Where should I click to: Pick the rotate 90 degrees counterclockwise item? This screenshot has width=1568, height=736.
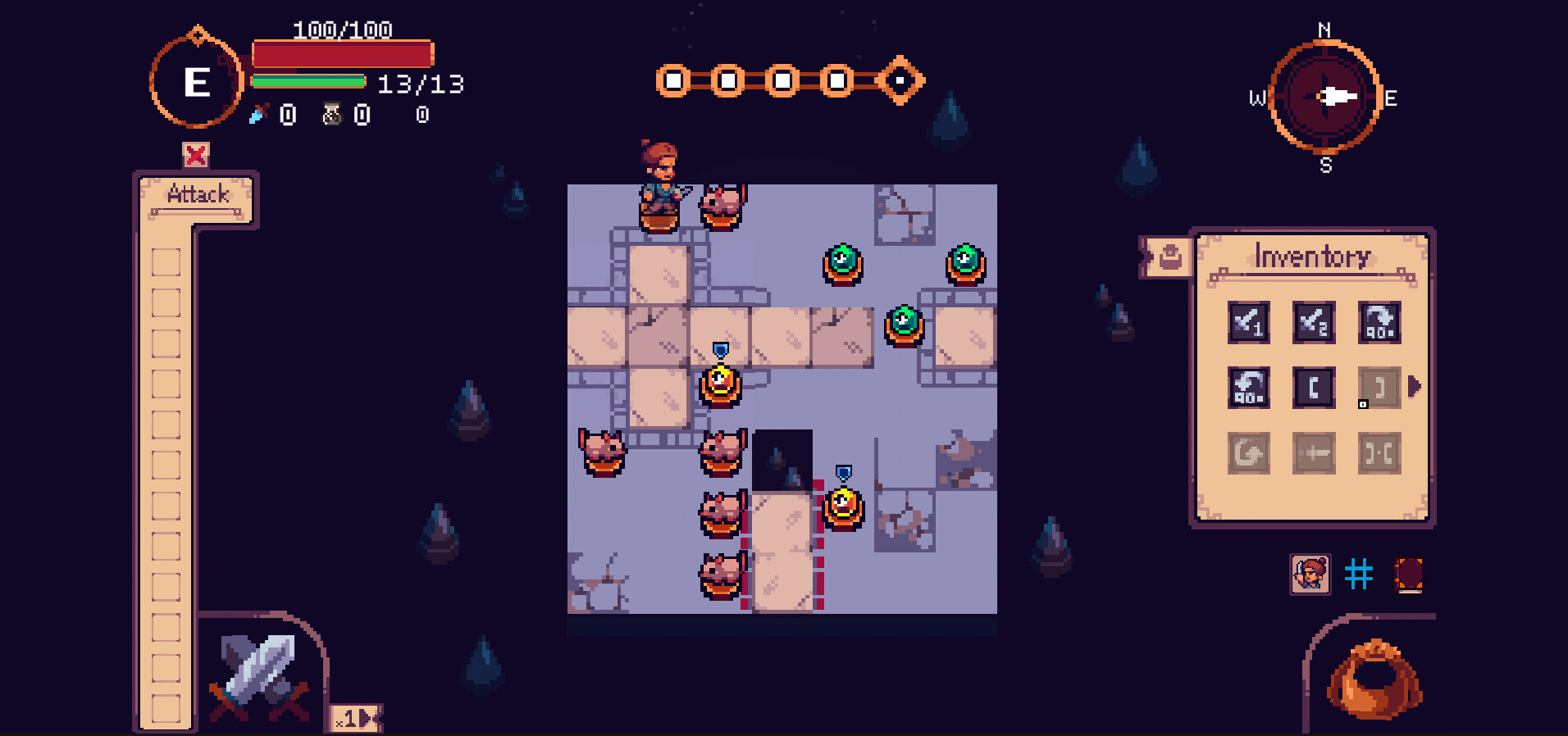click(x=1248, y=387)
